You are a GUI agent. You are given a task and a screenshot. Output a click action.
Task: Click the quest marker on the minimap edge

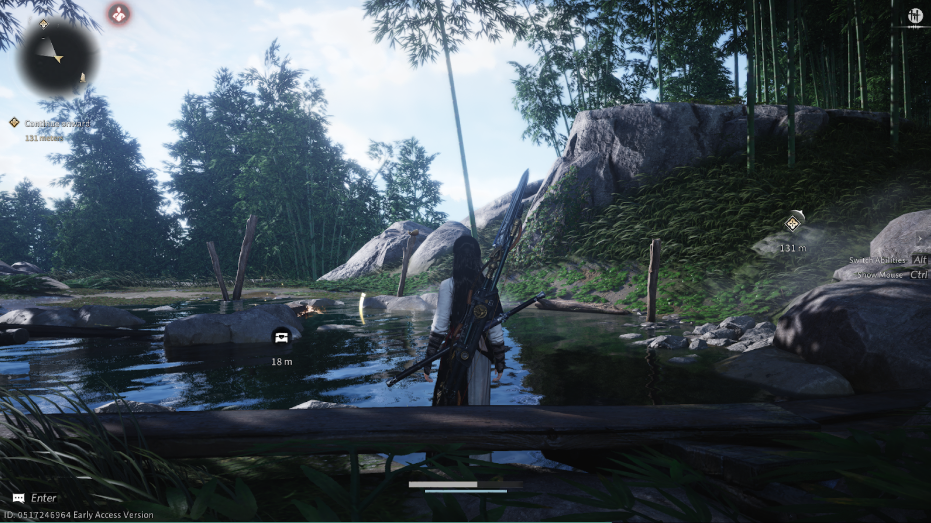43,23
